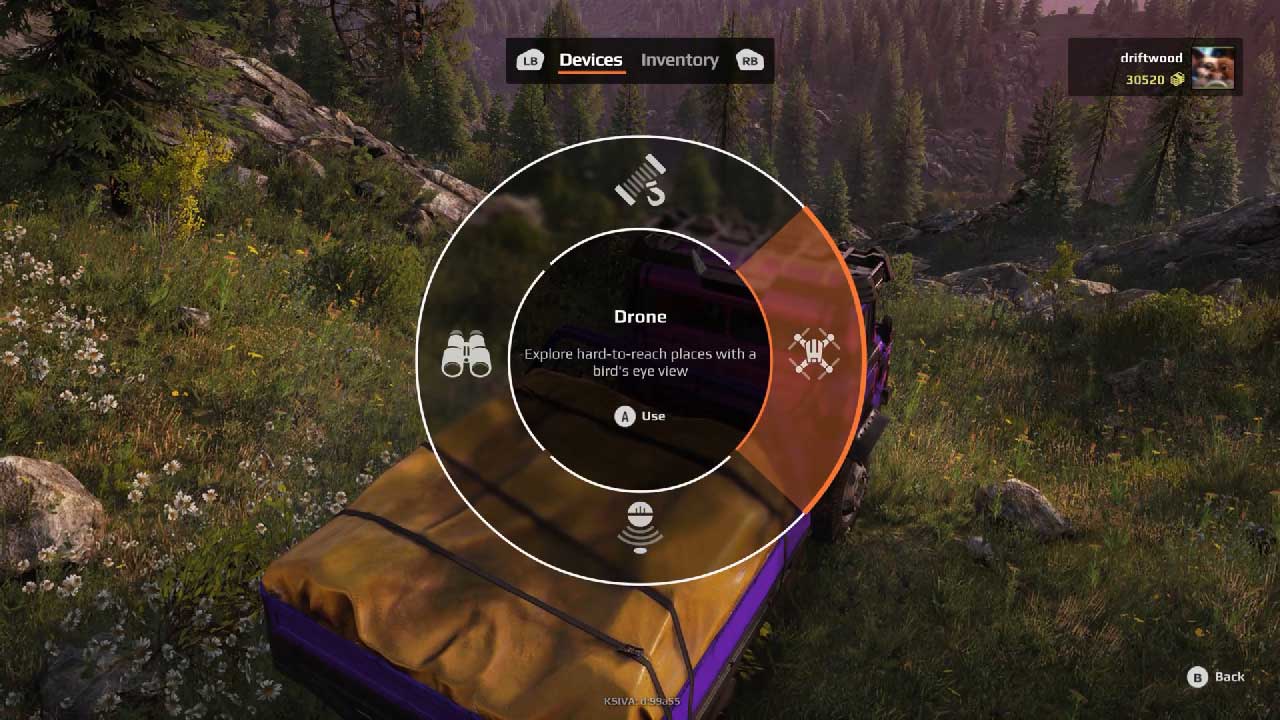Select the binoculars device
Image resolution: width=1280 pixels, height=720 pixels.
point(466,354)
